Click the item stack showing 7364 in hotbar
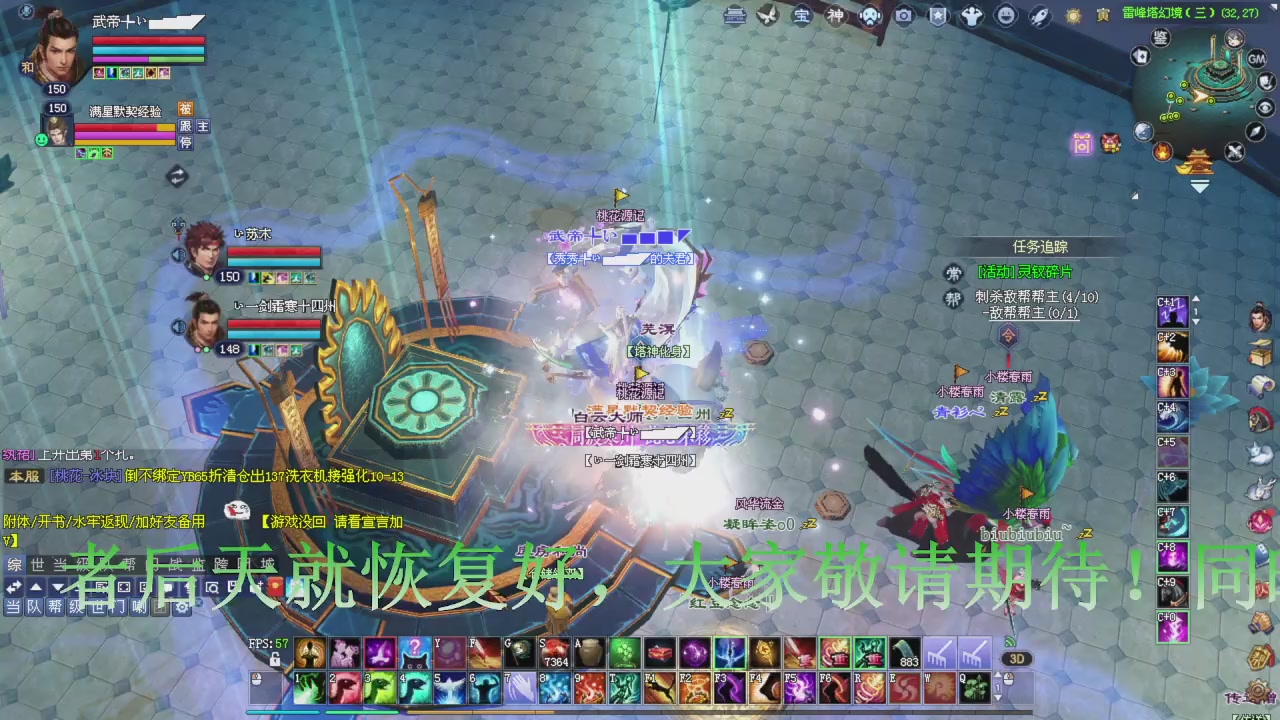This screenshot has height=720, width=1280. [x=555, y=652]
